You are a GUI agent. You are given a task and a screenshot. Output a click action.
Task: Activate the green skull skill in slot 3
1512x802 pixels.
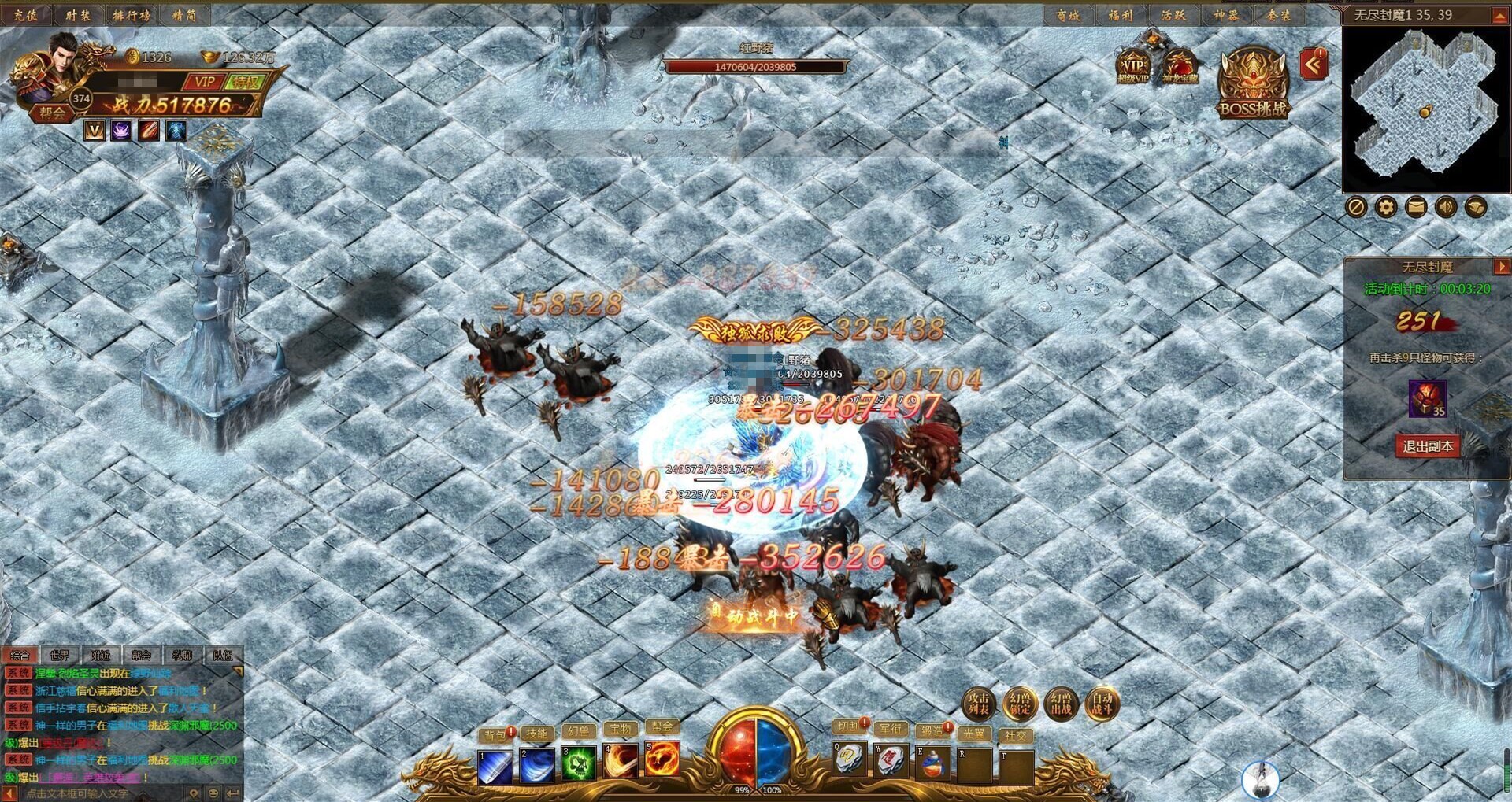[x=578, y=763]
